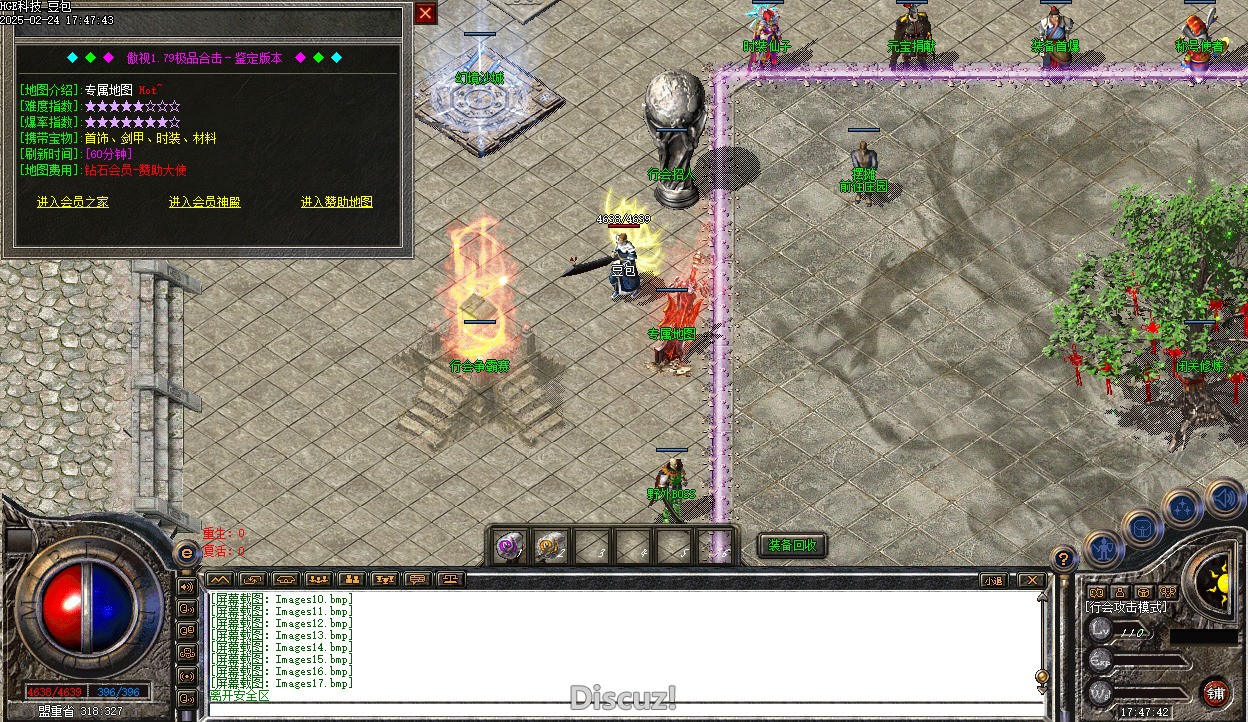
Task: Open the bag inventory round button
Action: [1141, 526]
